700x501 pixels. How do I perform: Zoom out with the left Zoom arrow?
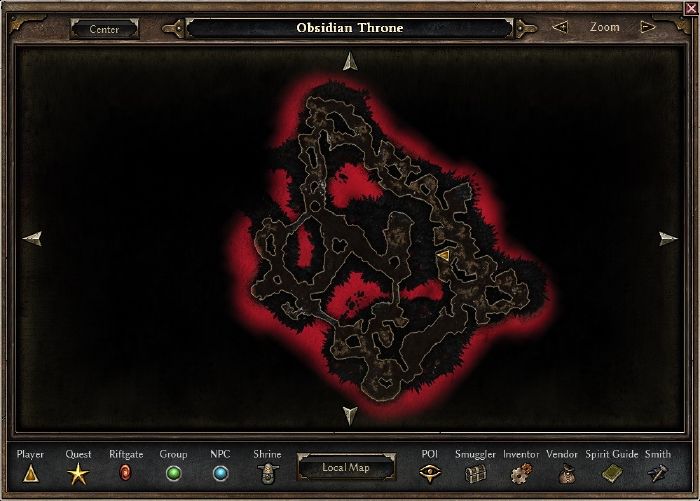click(560, 28)
